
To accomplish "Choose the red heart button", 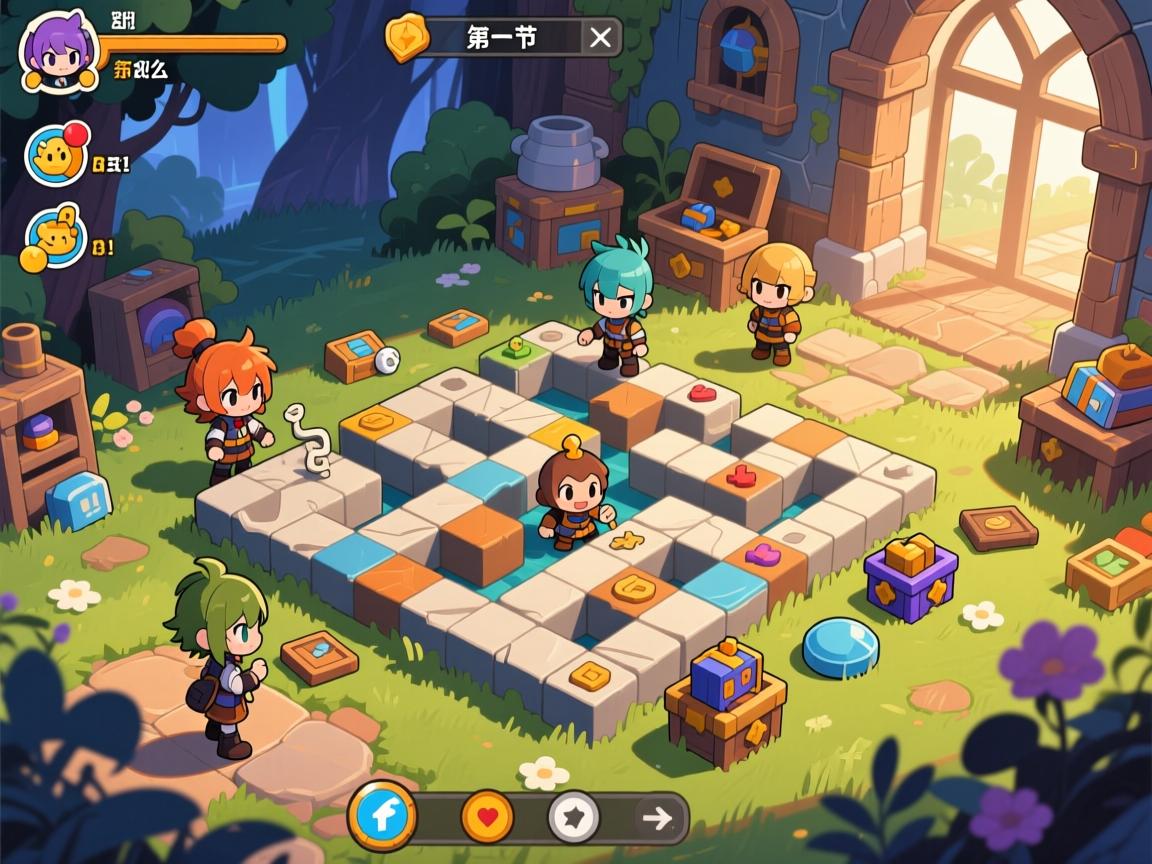I will 487,816.
